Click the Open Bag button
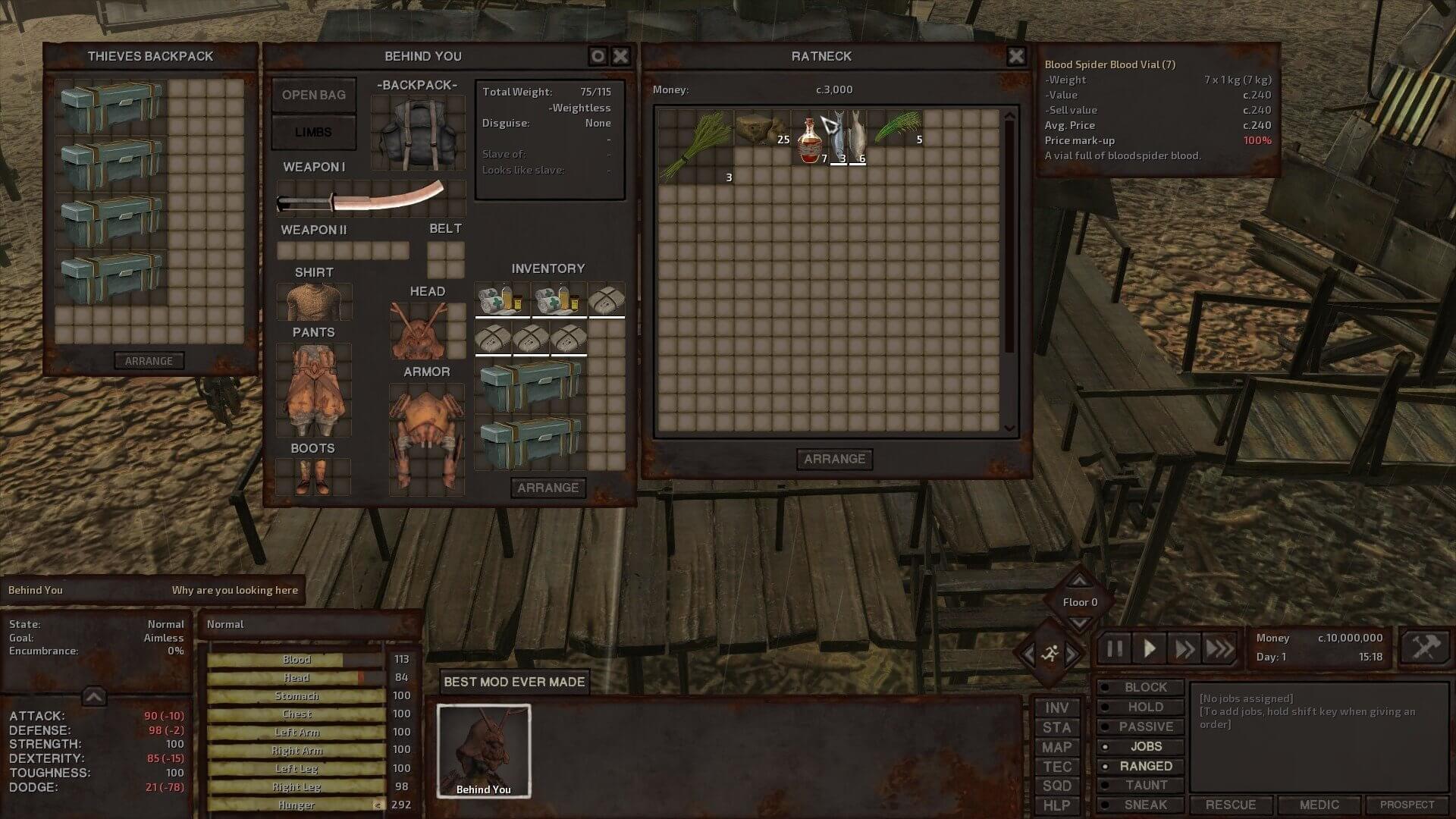The width and height of the screenshot is (1456, 819). pyautogui.click(x=314, y=95)
